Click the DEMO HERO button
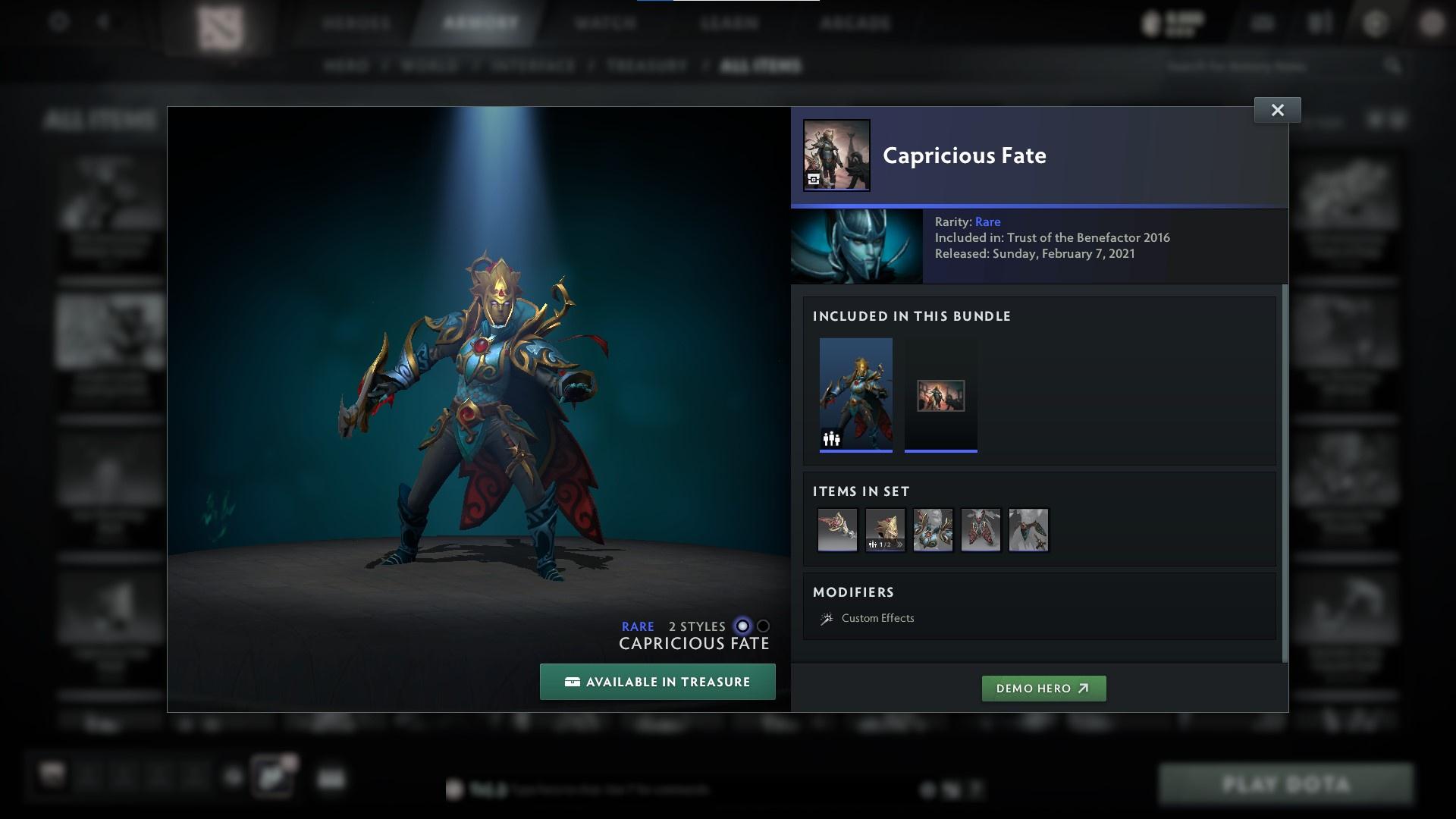 pos(1043,689)
